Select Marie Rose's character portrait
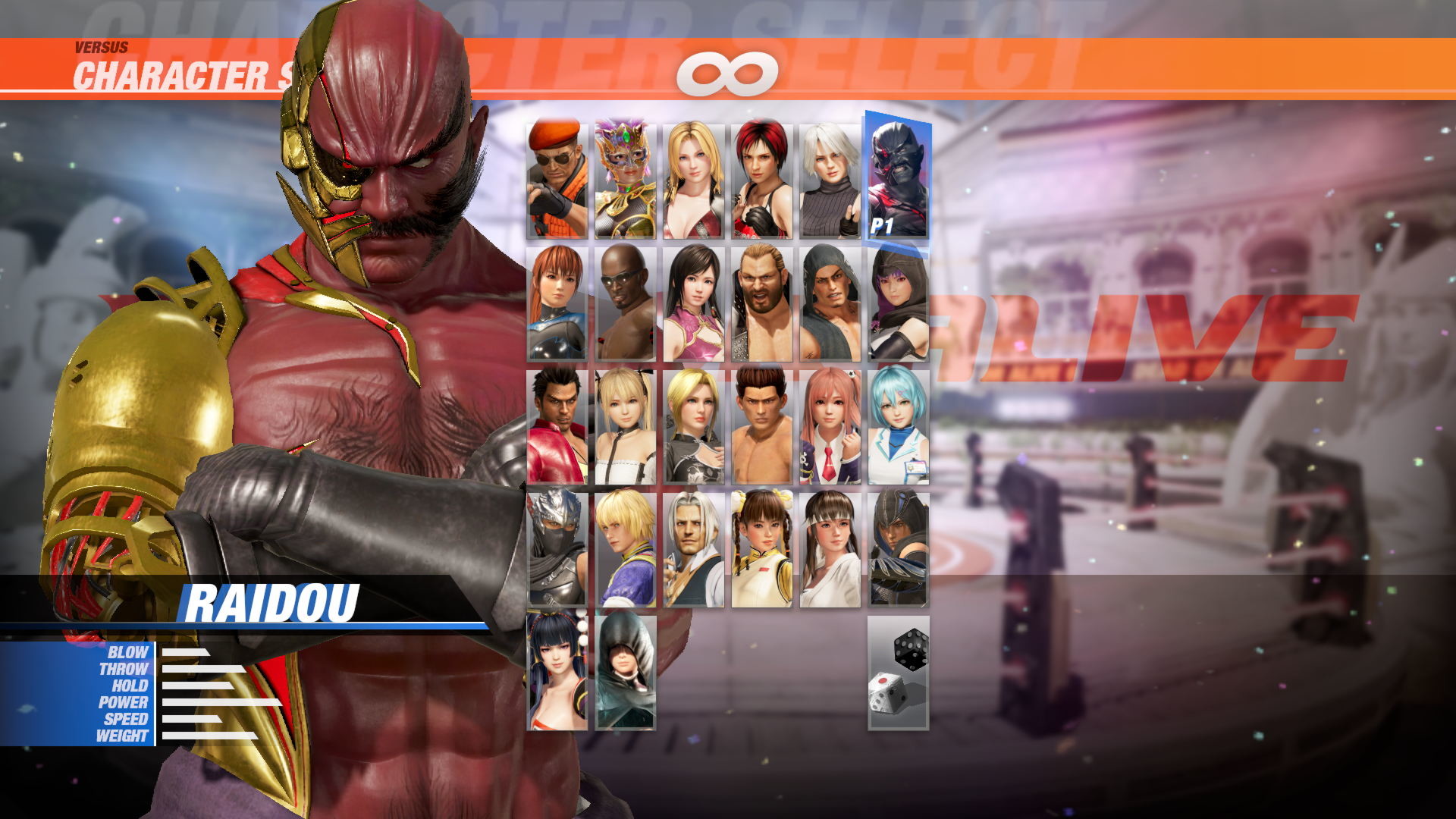This screenshot has height=819, width=1456. [x=626, y=425]
